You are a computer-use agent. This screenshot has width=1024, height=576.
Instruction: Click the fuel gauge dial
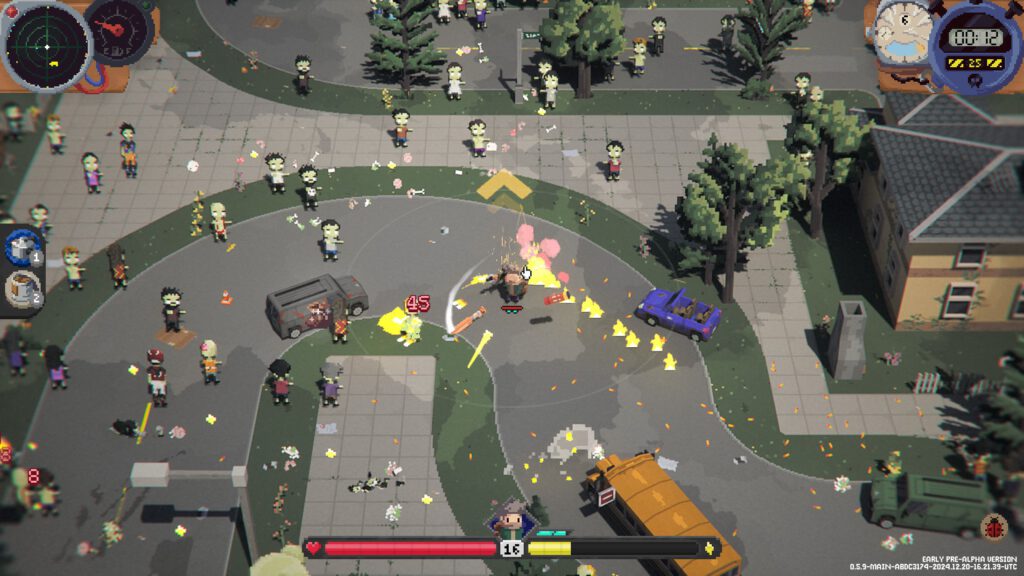click(118, 30)
